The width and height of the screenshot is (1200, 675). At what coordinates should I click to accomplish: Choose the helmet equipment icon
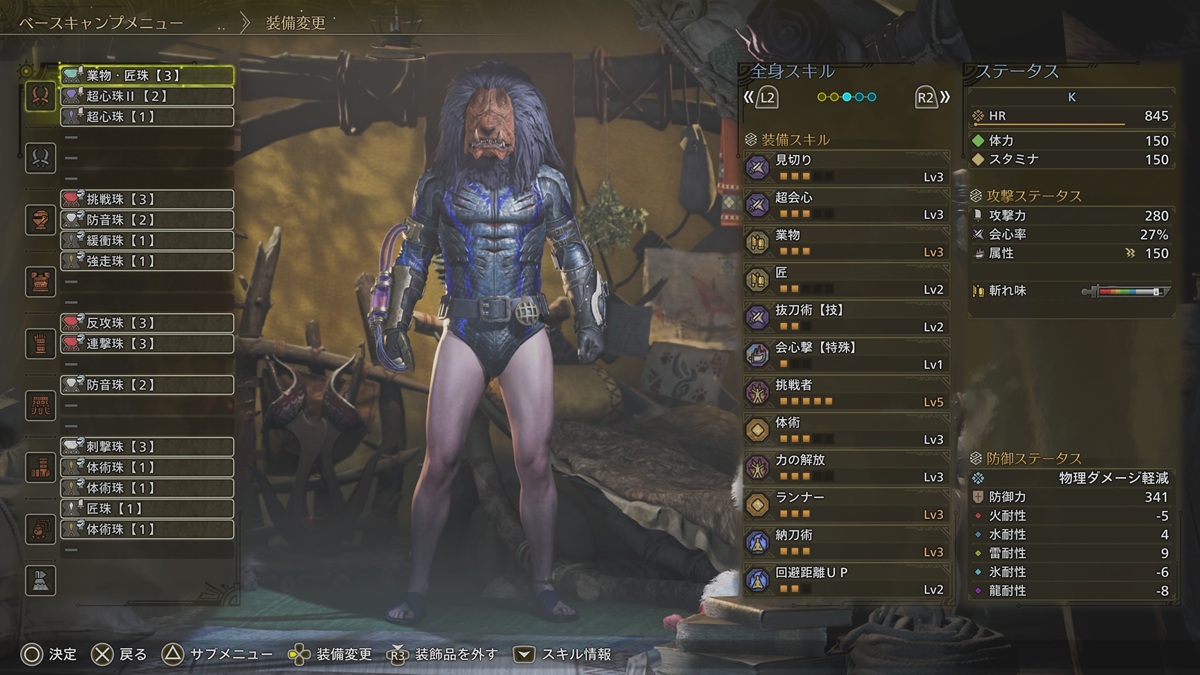coord(41,219)
